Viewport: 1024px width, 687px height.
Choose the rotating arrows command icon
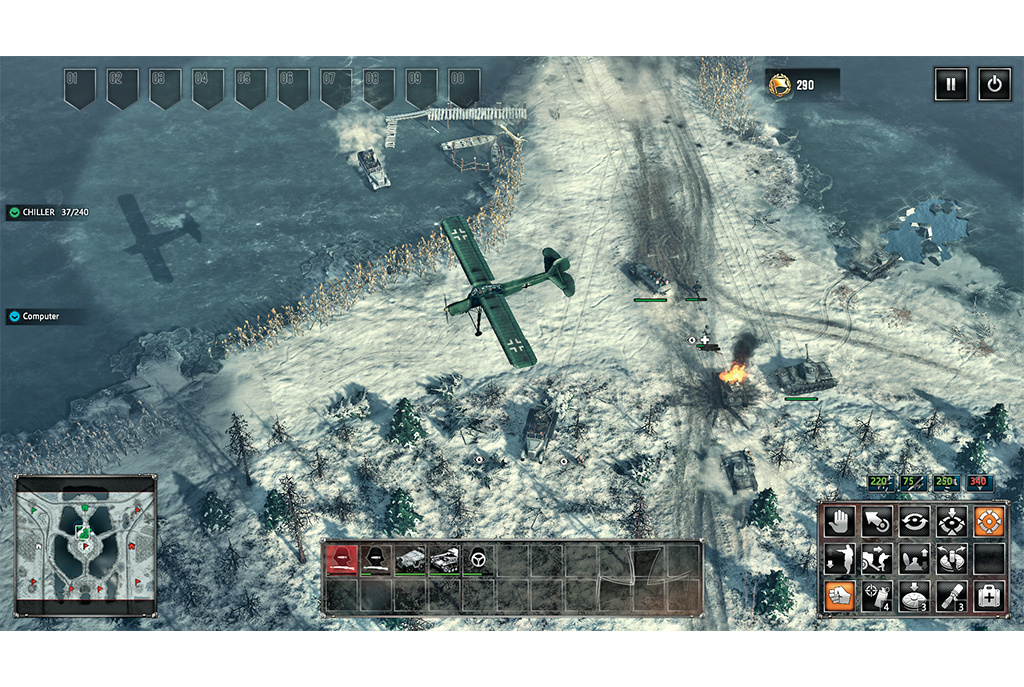tap(915, 522)
